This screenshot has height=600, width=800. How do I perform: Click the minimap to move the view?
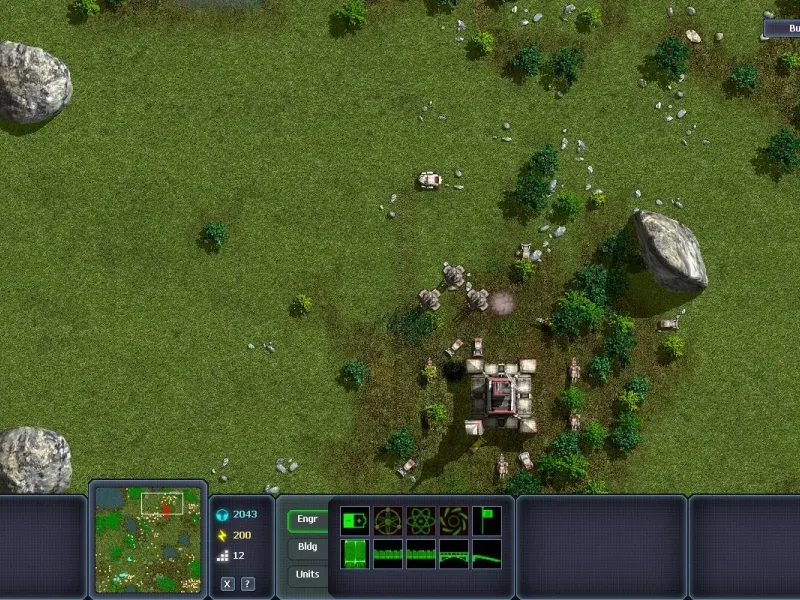click(x=147, y=540)
